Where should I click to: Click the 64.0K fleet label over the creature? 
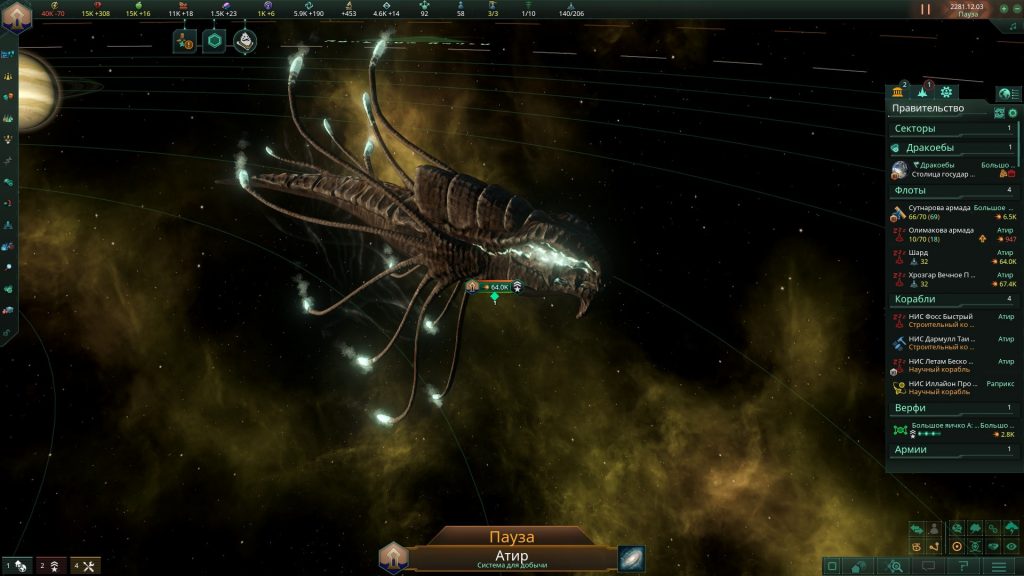click(495, 287)
